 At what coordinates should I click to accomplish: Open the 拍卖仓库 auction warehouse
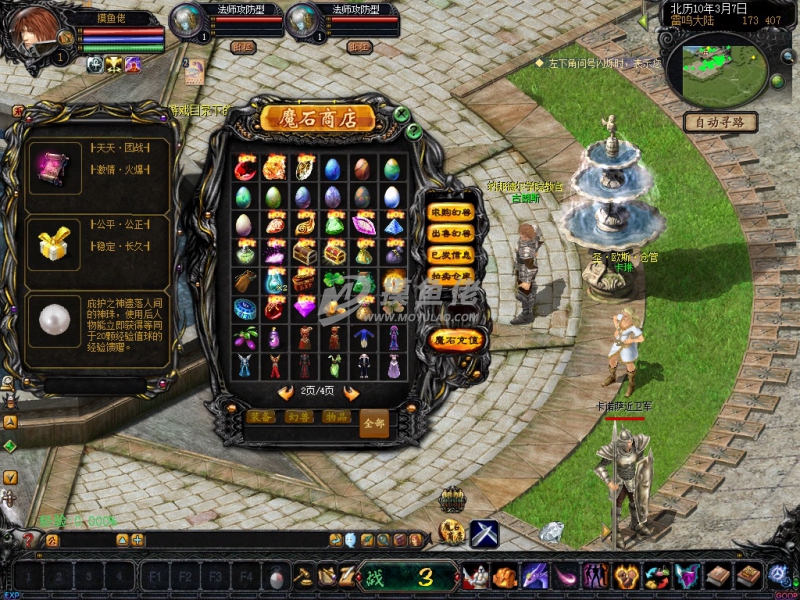[x=449, y=274]
